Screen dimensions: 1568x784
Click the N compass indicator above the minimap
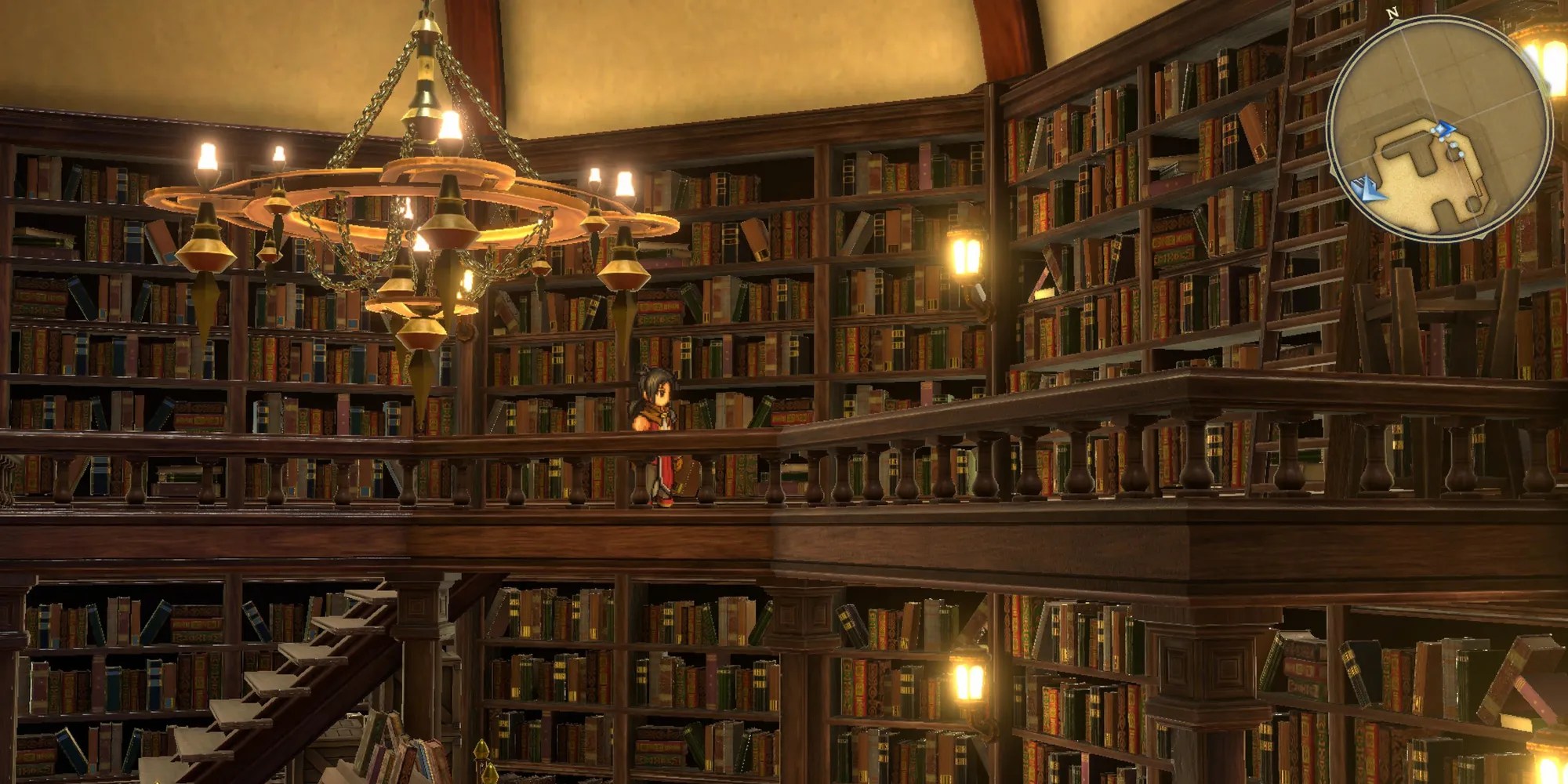[x=1392, y=13]
